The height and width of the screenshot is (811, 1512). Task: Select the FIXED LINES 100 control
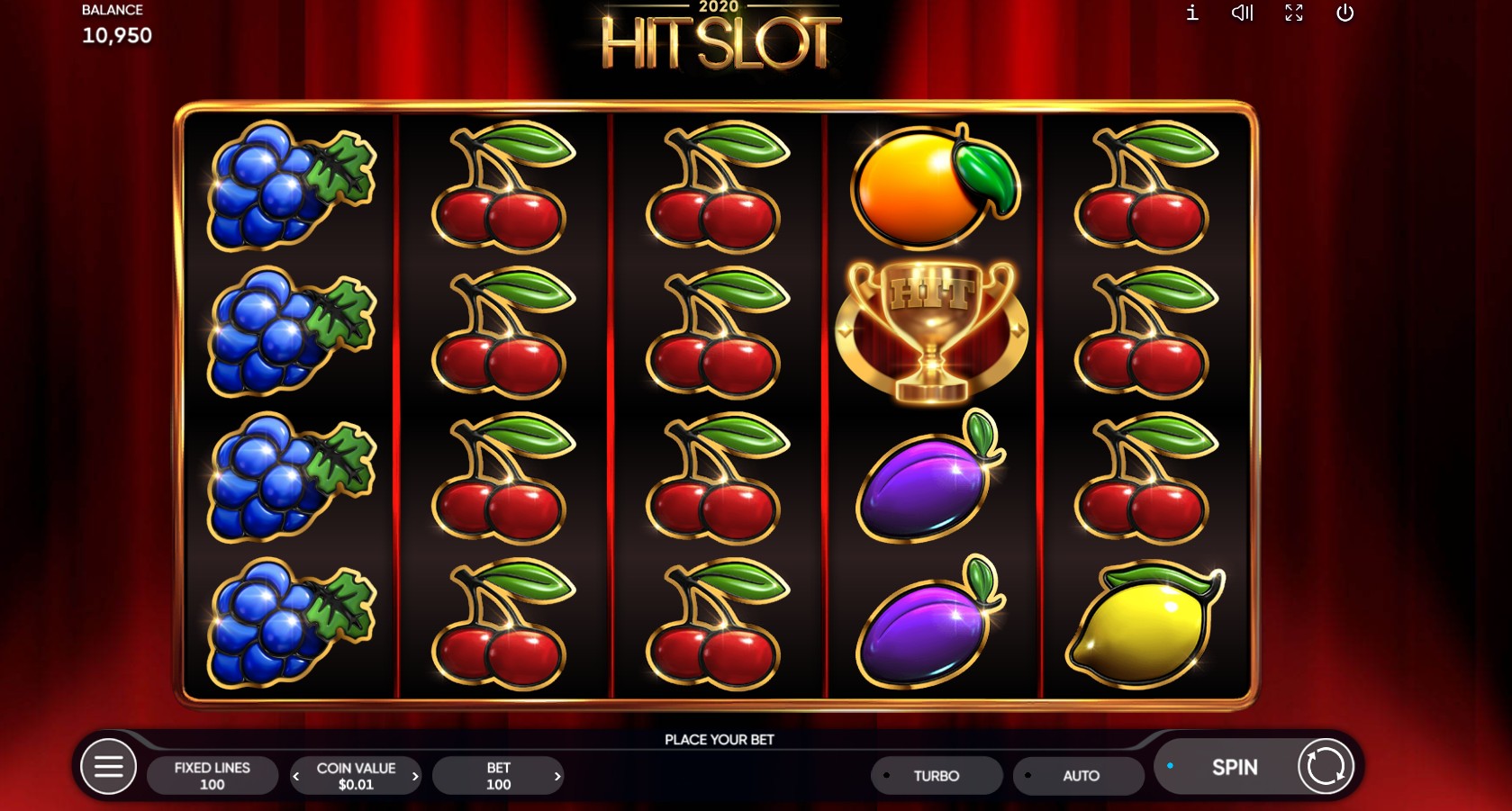[213, 775]
